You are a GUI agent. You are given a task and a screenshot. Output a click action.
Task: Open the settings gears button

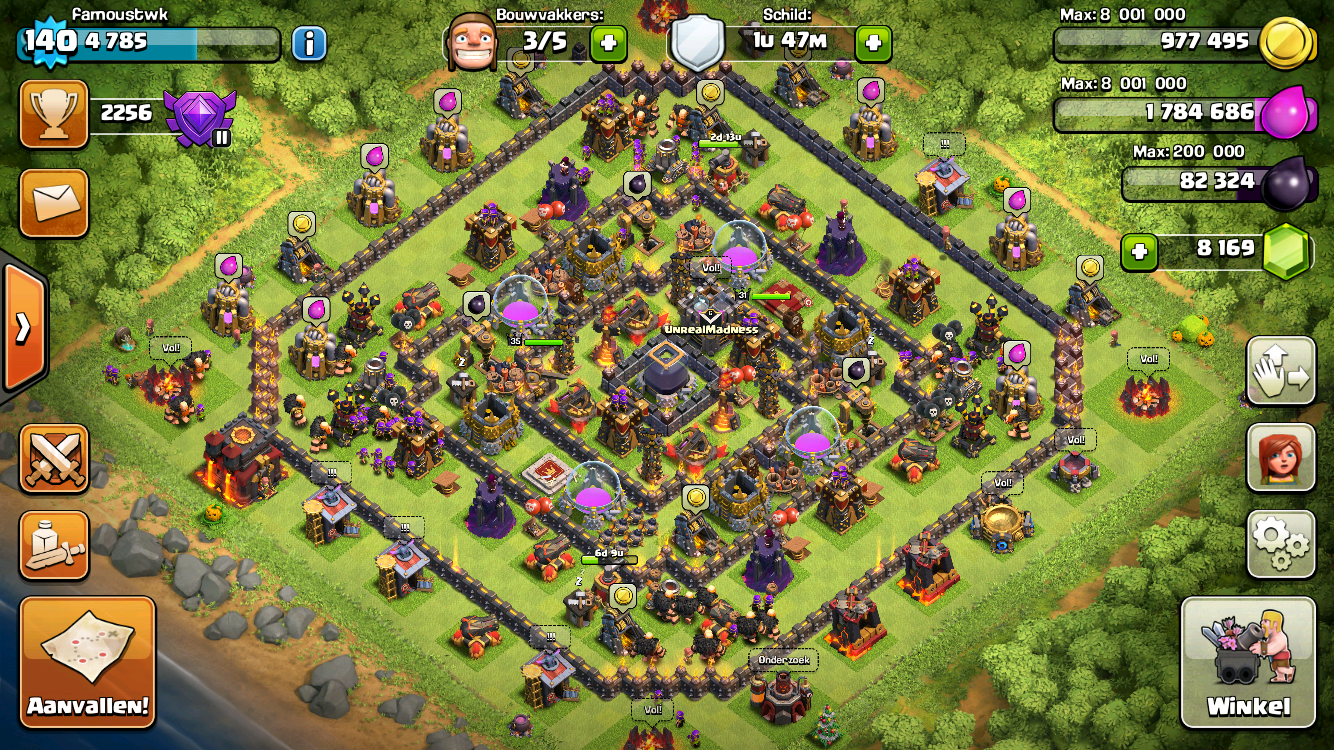[x=1281, y=545]
